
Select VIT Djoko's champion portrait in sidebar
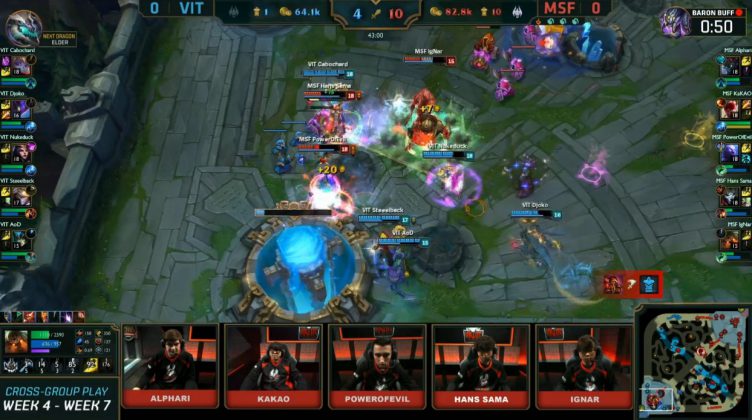(x=20, y=109)
